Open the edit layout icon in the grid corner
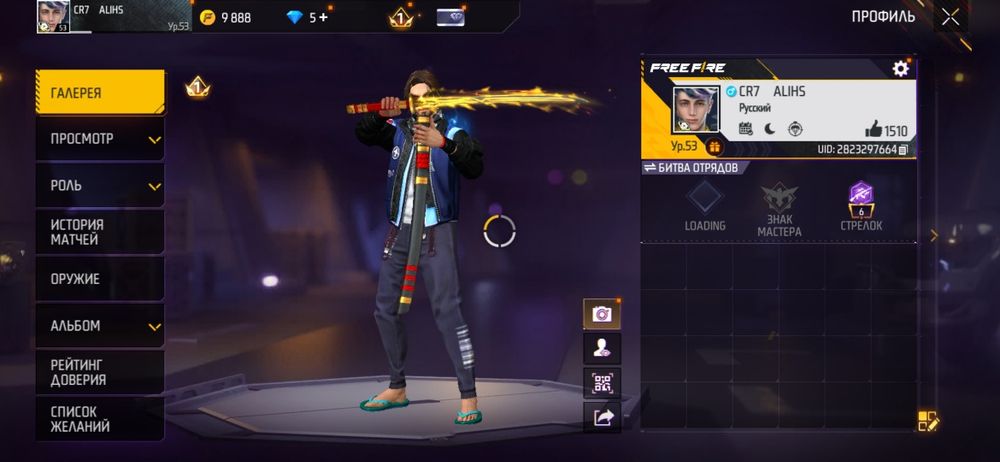 tap(928, 421)
